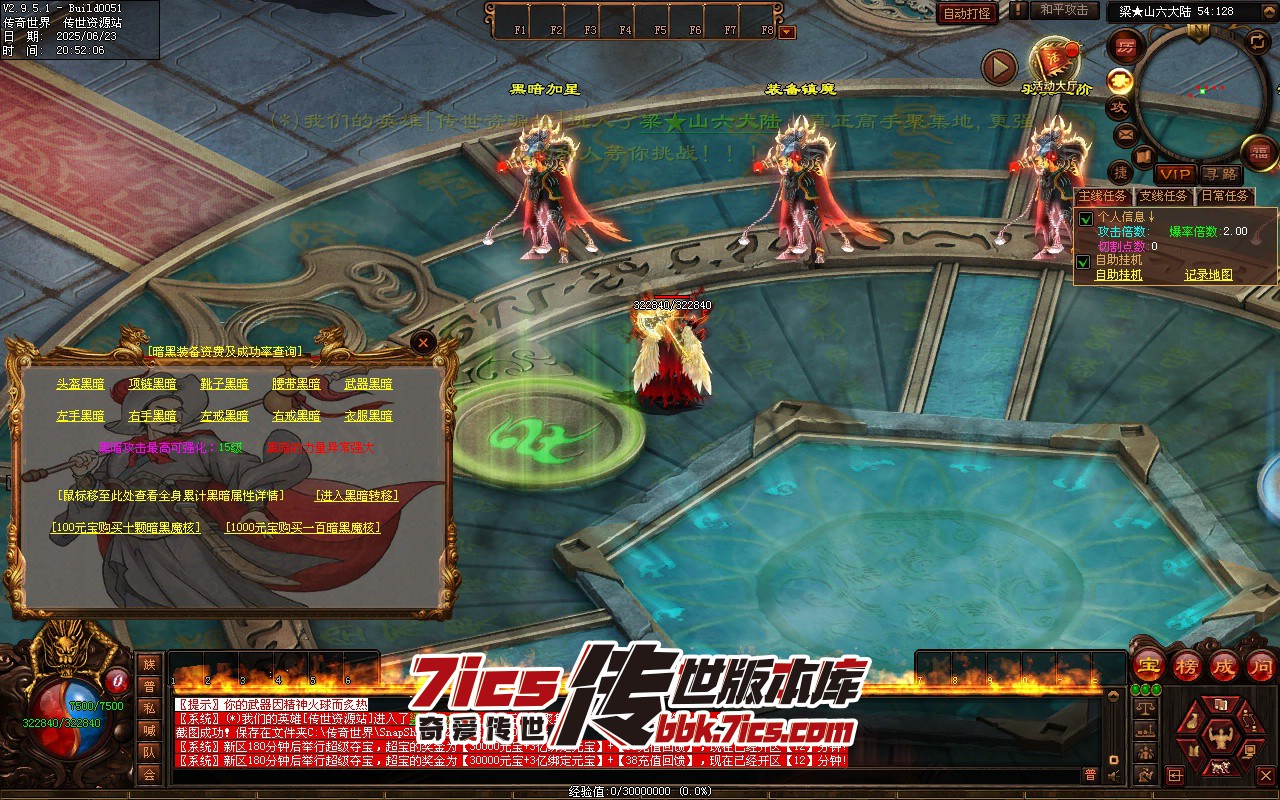Open the 头盔黑暗 helmet option
Image resolution: width=1280 pixels, height=800 pixels.
click(x=80, y=384)
